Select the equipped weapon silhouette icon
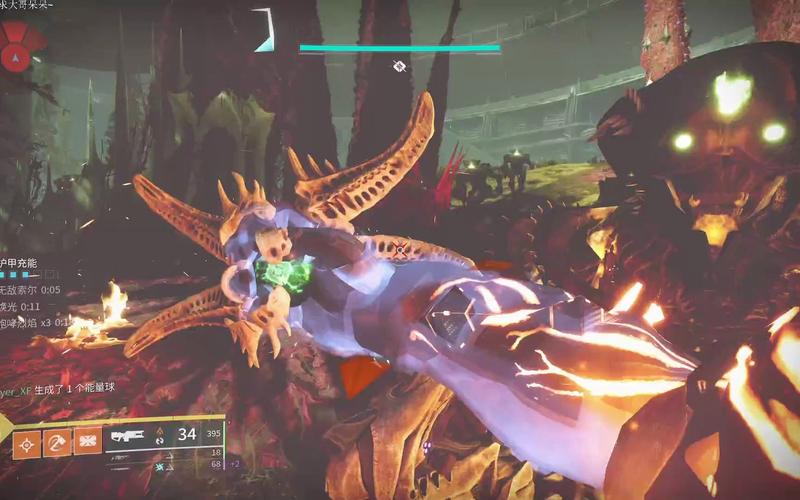Image resolution: width=800 pixels, height=500 pixels. pos(129,436)
